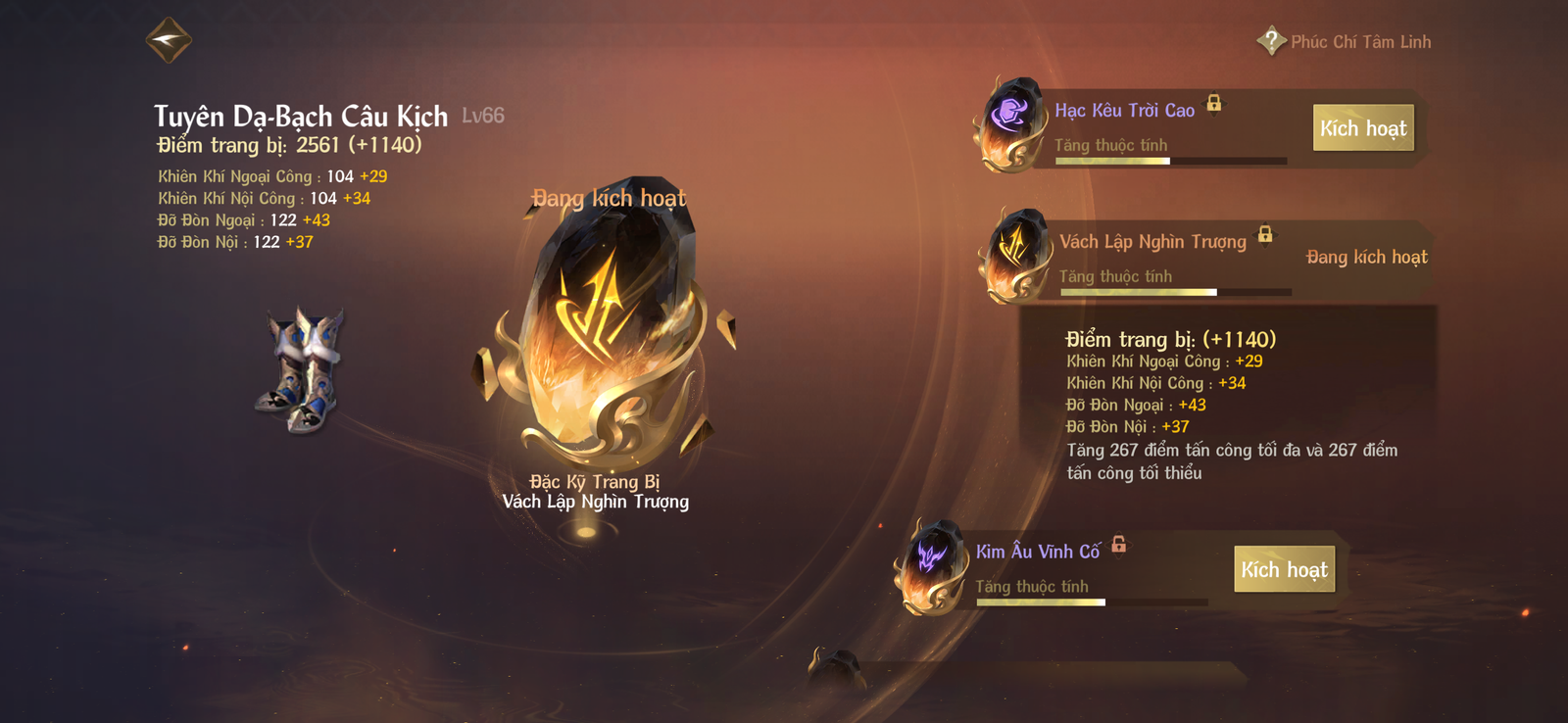1568x723 pixels.
Task: Toggle the lock on Kim Âu Vĩnh Cố
Action: click(x=1118, y=544)
